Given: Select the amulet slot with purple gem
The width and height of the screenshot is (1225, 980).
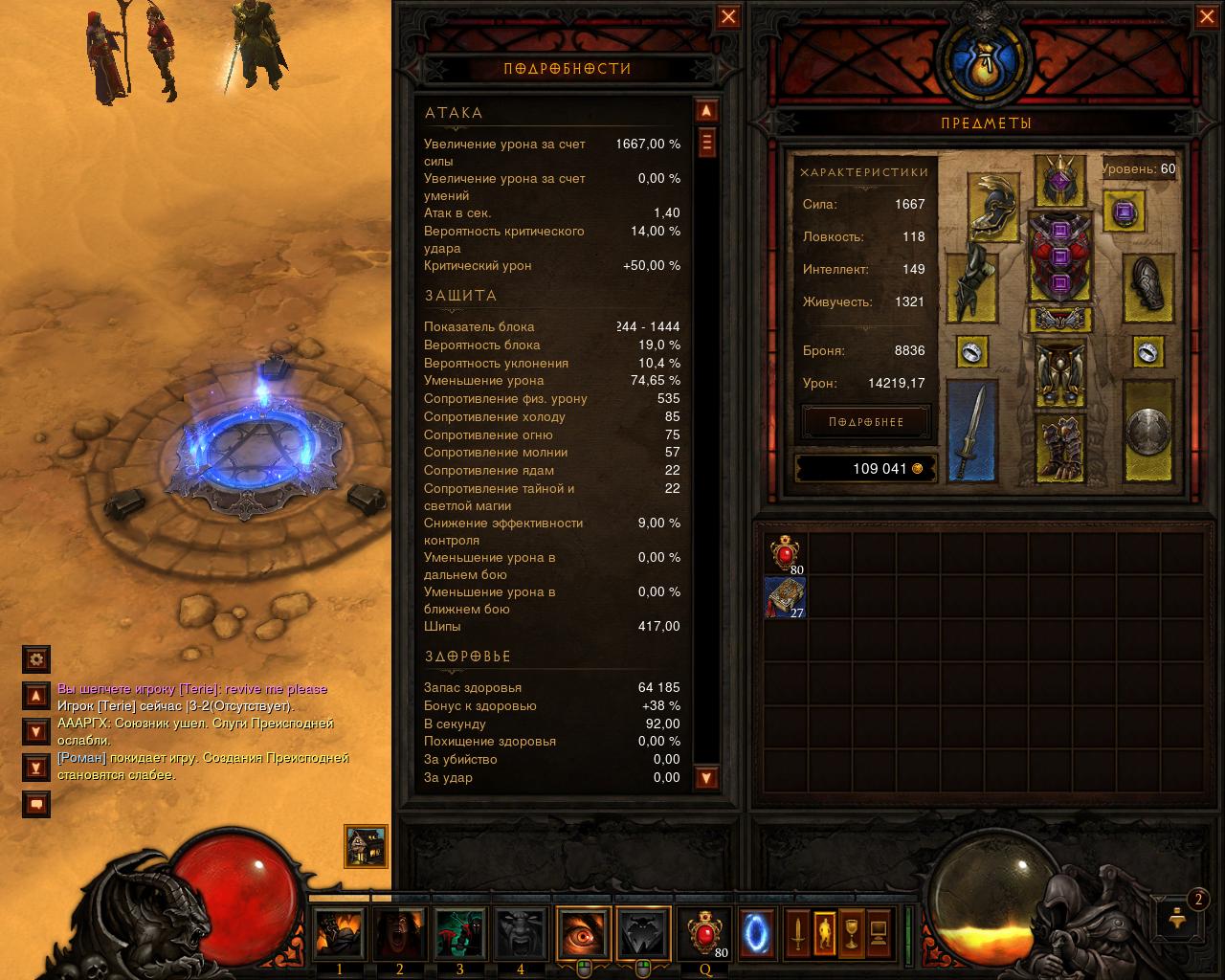Looking at the screenshot, I should pos(1124,211).
